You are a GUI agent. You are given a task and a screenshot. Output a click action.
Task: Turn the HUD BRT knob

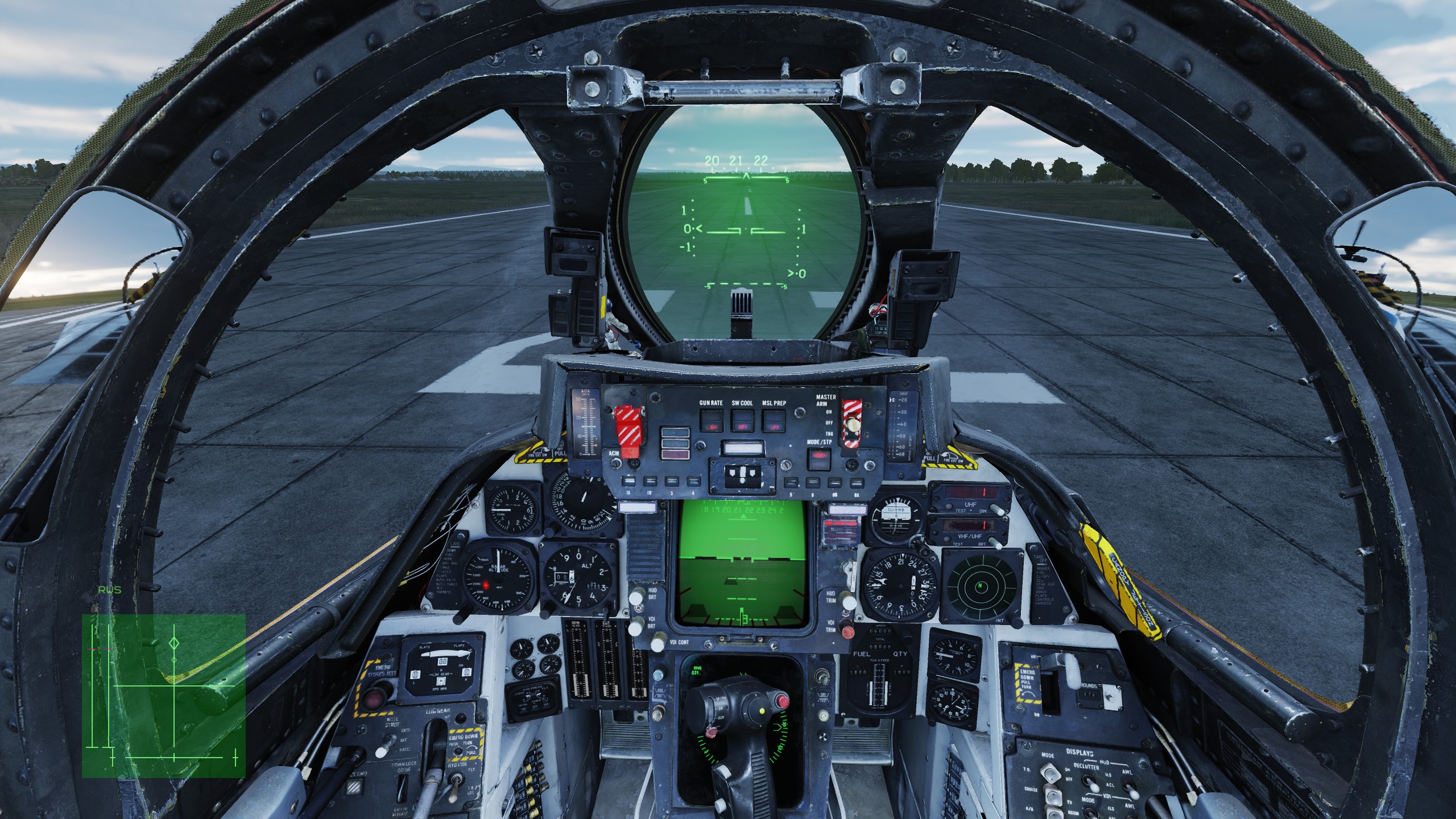pyautogui.click(x=636, y=598)
